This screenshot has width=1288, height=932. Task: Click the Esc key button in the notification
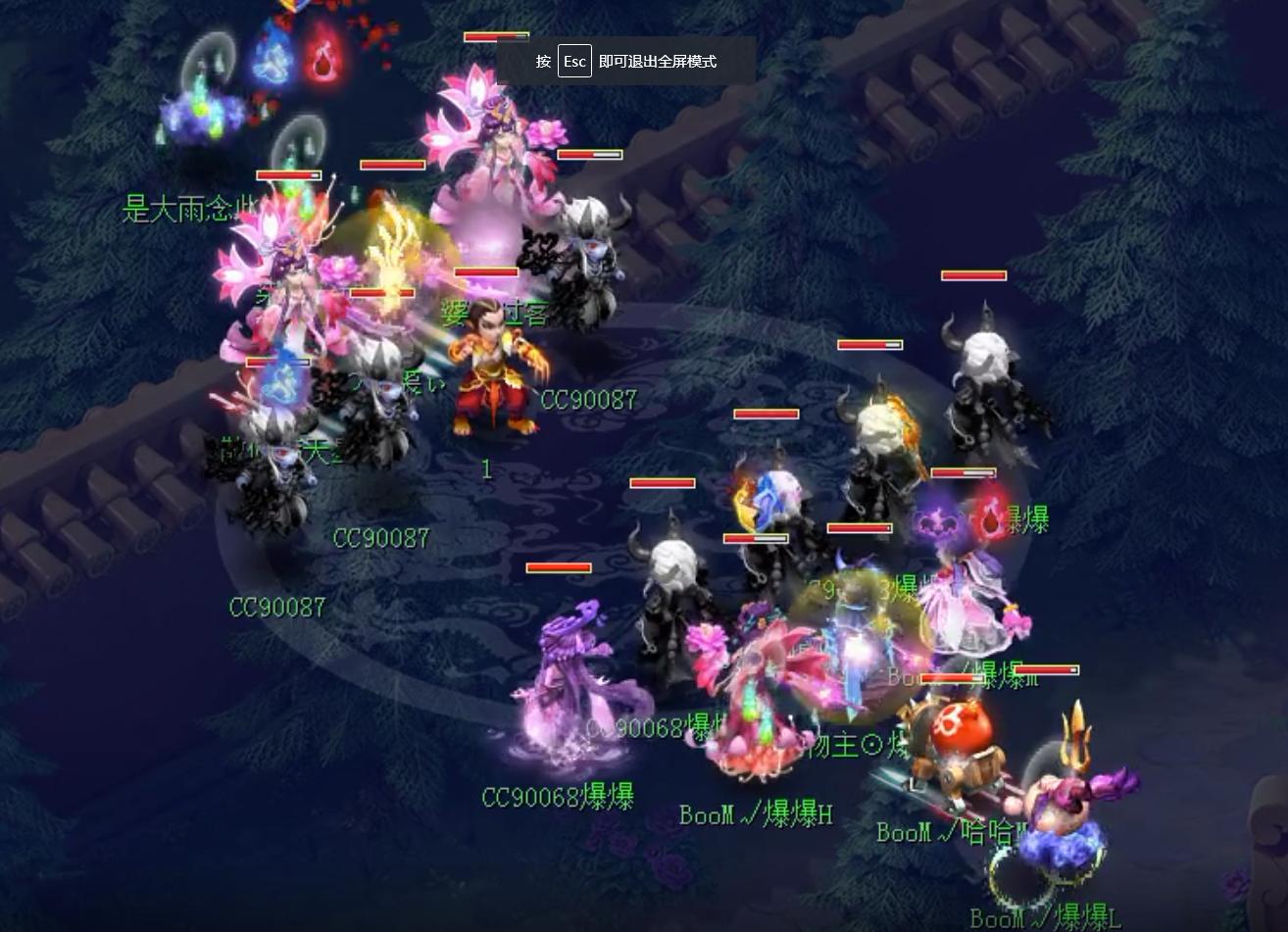pyautogui.click(x=573, y=60)
